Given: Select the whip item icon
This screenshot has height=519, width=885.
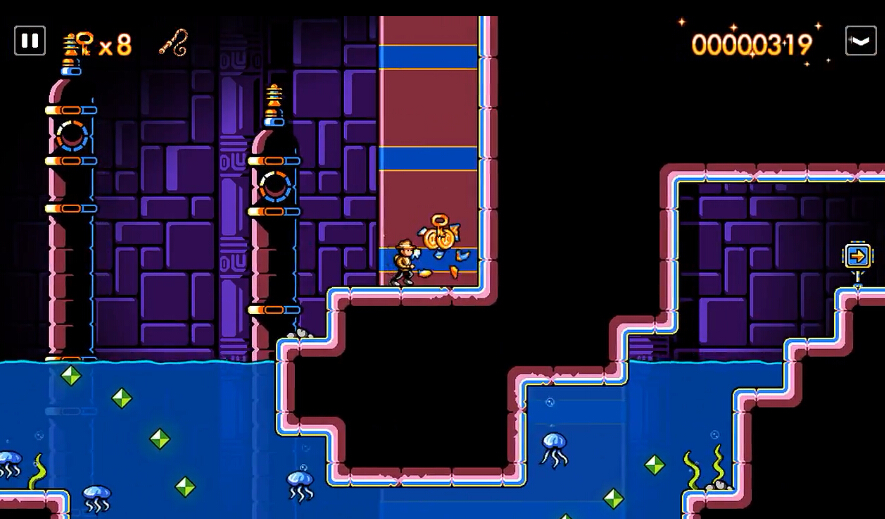Looking at the screenshot, I should pyautogui.click(x=173, y=42).
